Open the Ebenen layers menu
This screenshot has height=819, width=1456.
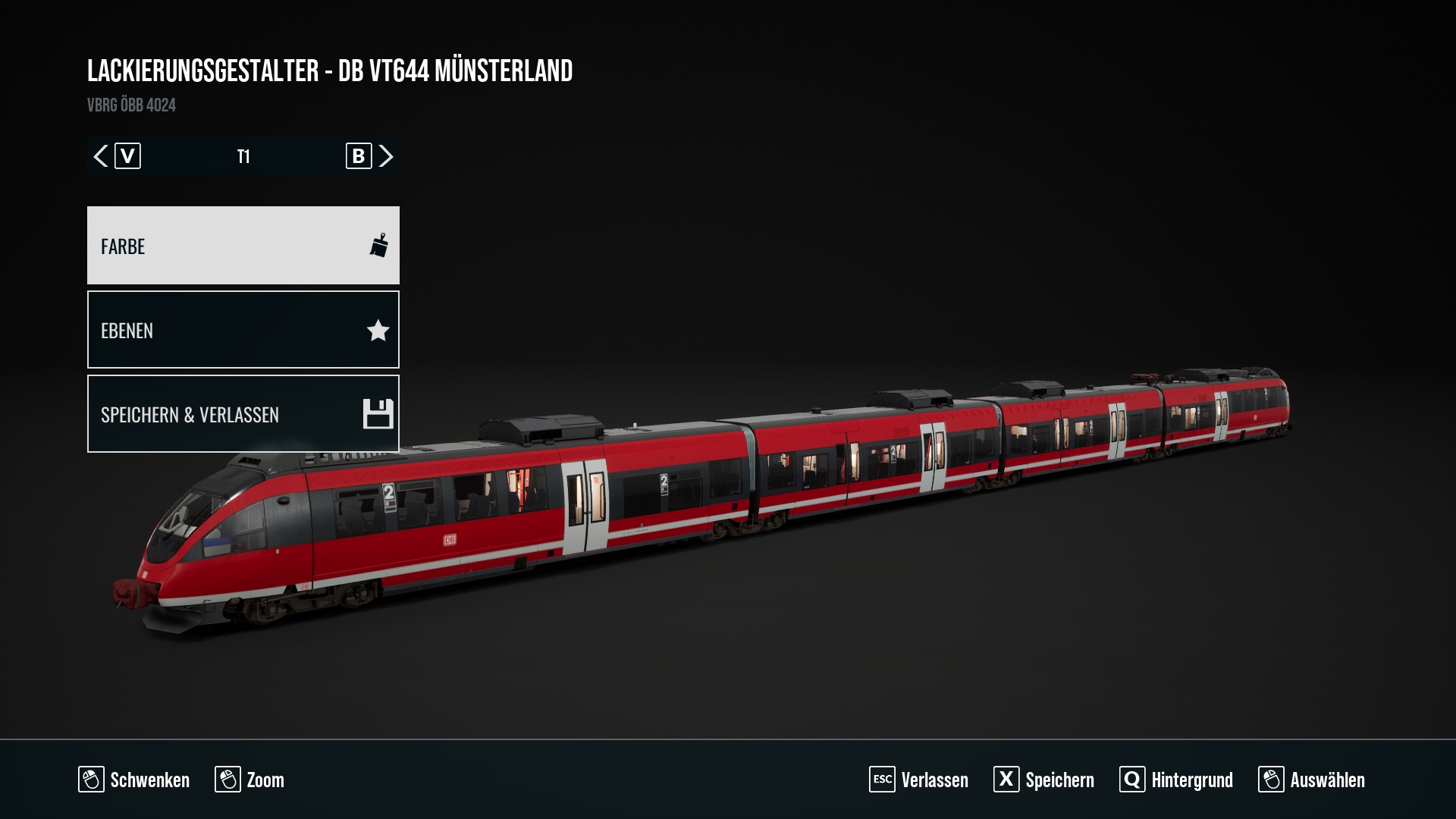tap(243, 330)
